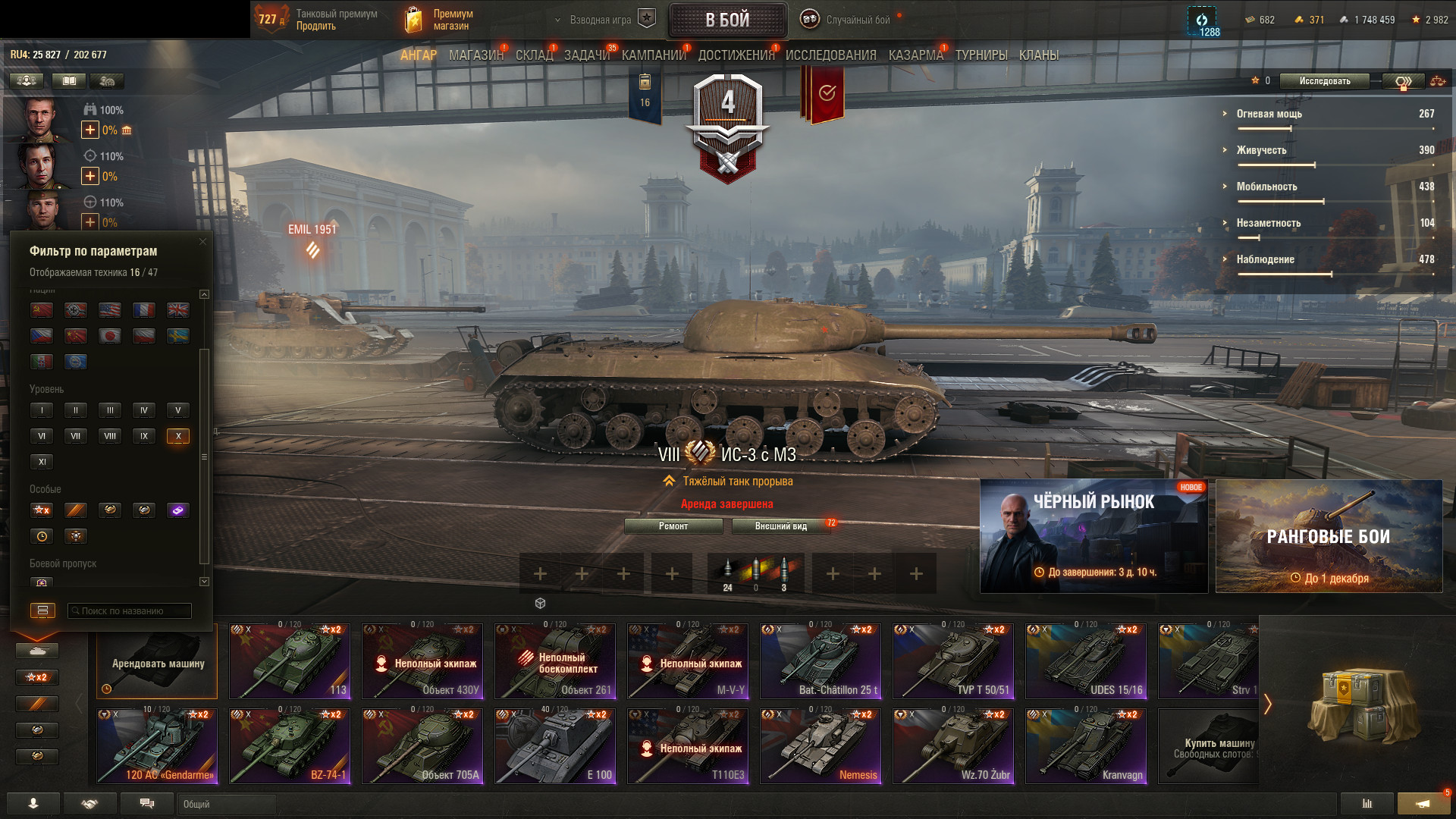The image size is (1456, 819).
Task: Go to the КЛАНЫ tab
Action: (1038, 55)
